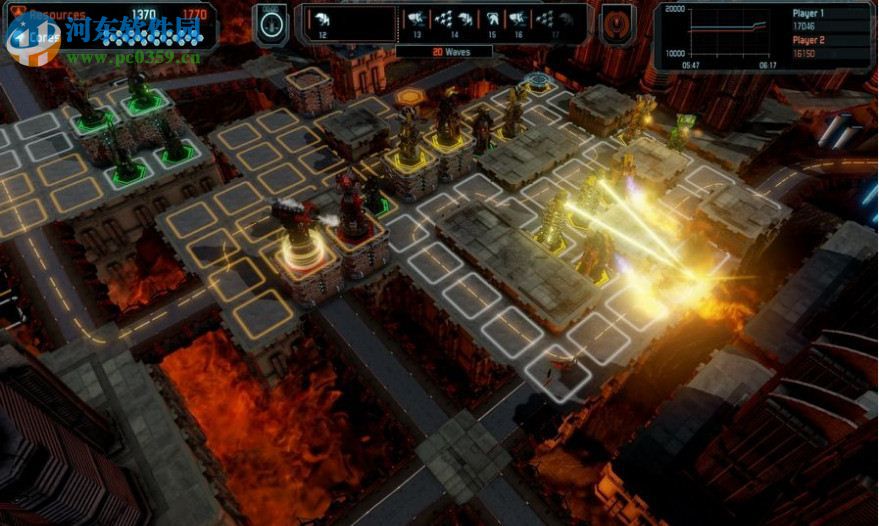Select the dimmed wave 17 icon
Image resolution: width=879 pixels, height=526 pixels.
click(555, 19)
